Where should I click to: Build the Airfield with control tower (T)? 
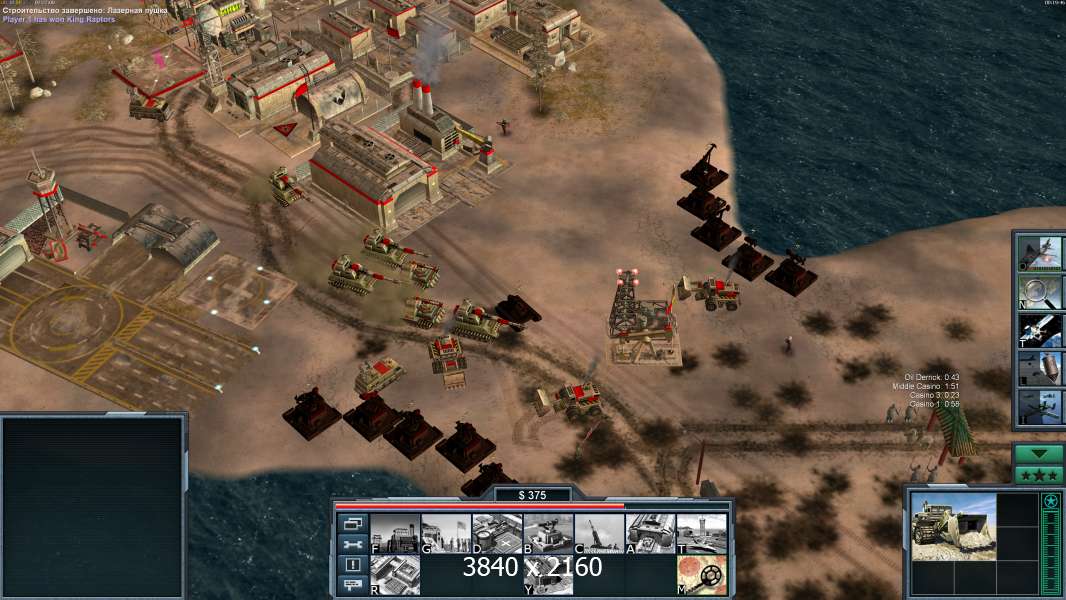tap(701, 534)
